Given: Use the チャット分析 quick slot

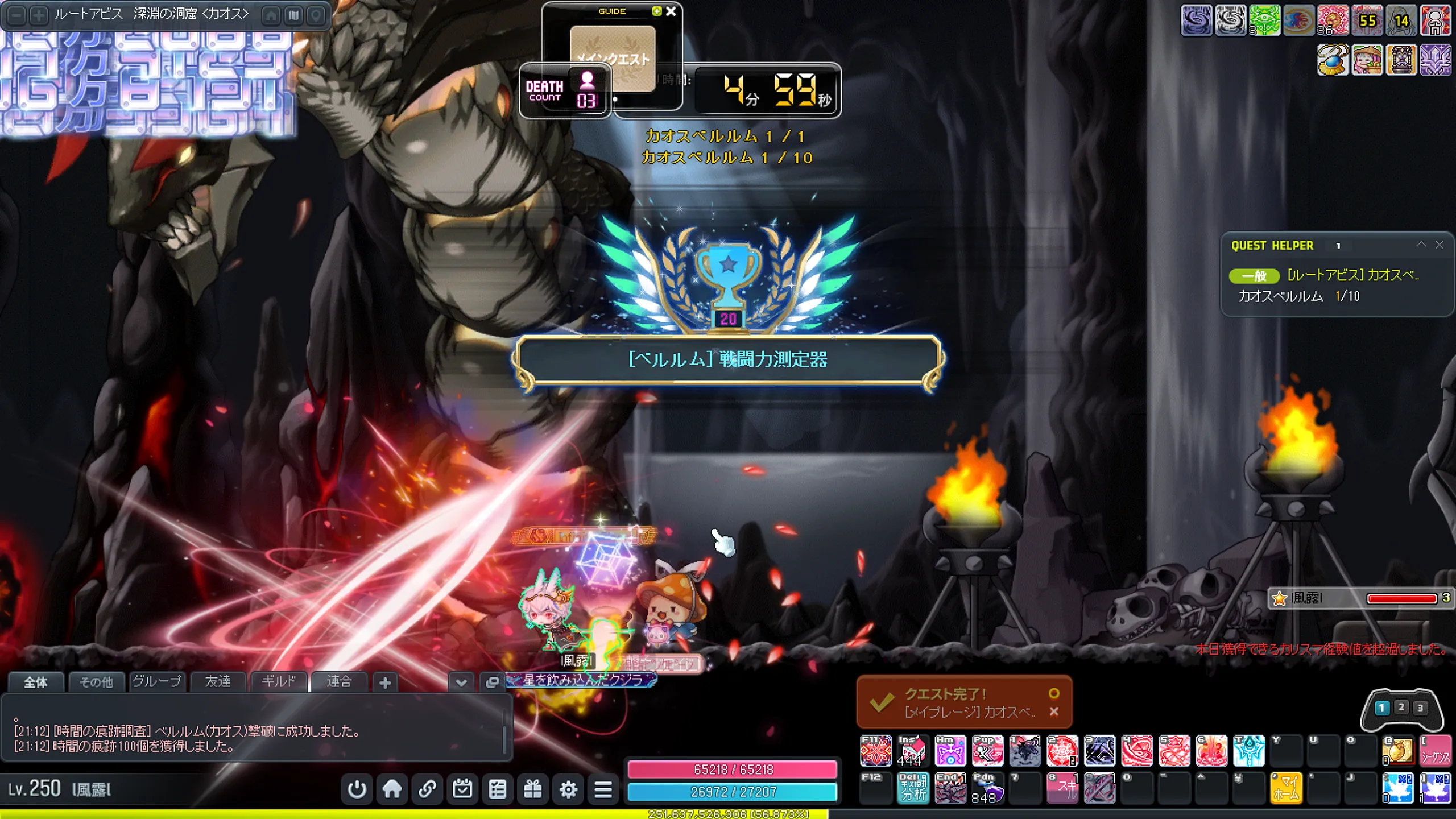Looking at the screenshot, I should 913,788.
